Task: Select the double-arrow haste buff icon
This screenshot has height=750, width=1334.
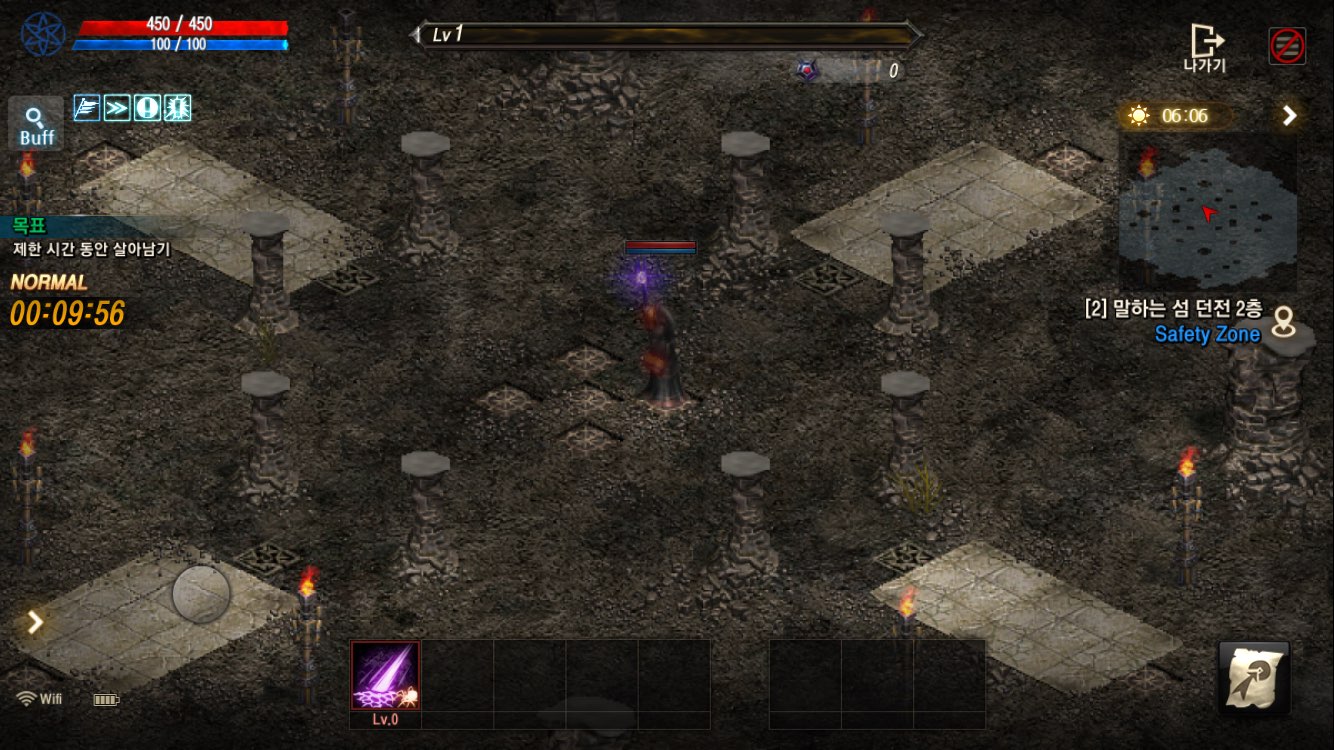Action: (117, 108)
